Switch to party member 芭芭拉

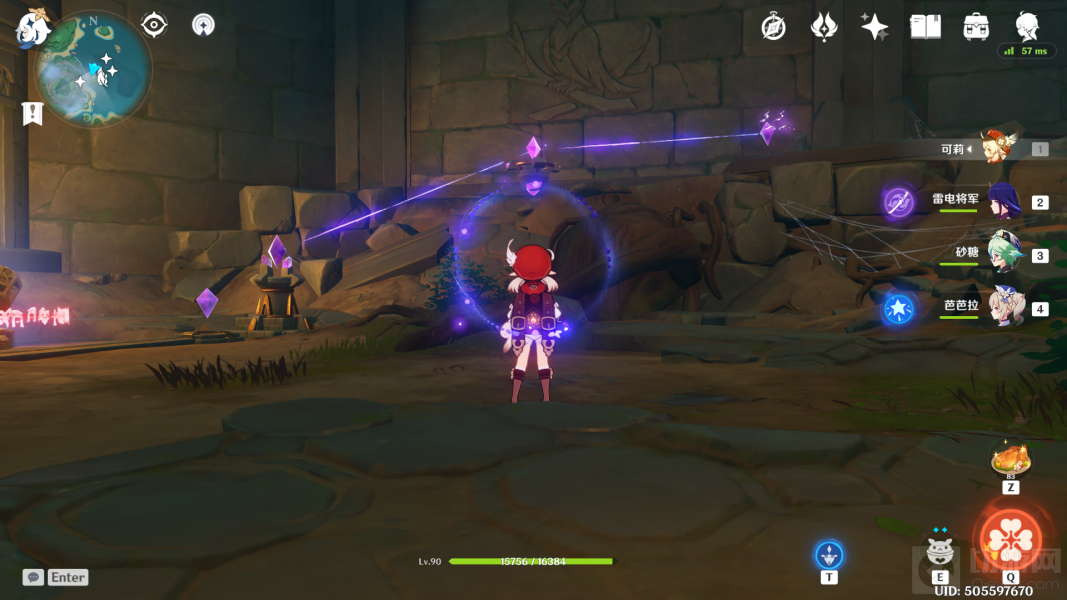[1005, 307]
